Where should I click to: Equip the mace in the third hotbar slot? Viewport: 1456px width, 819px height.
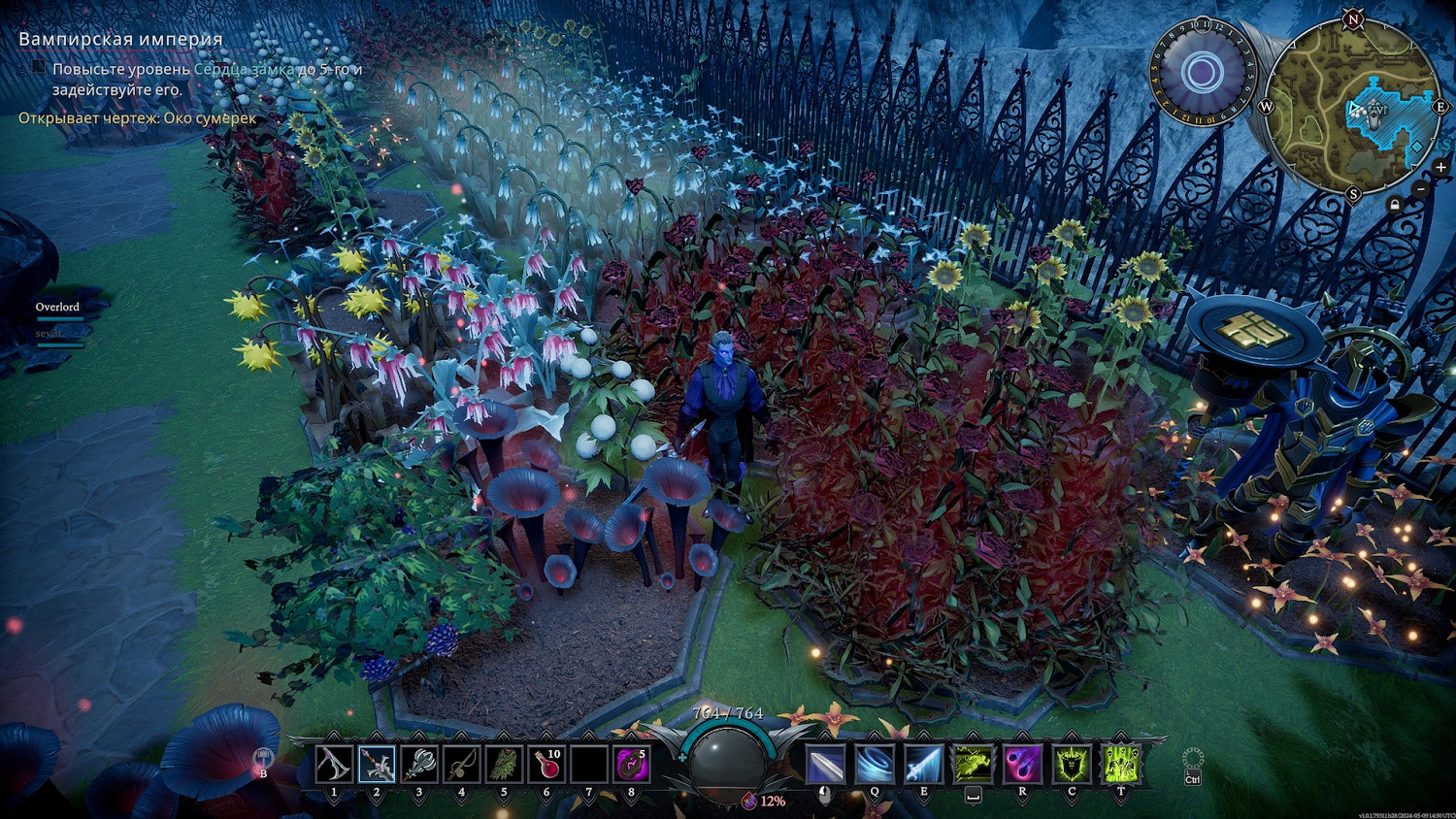coord(419,765)
